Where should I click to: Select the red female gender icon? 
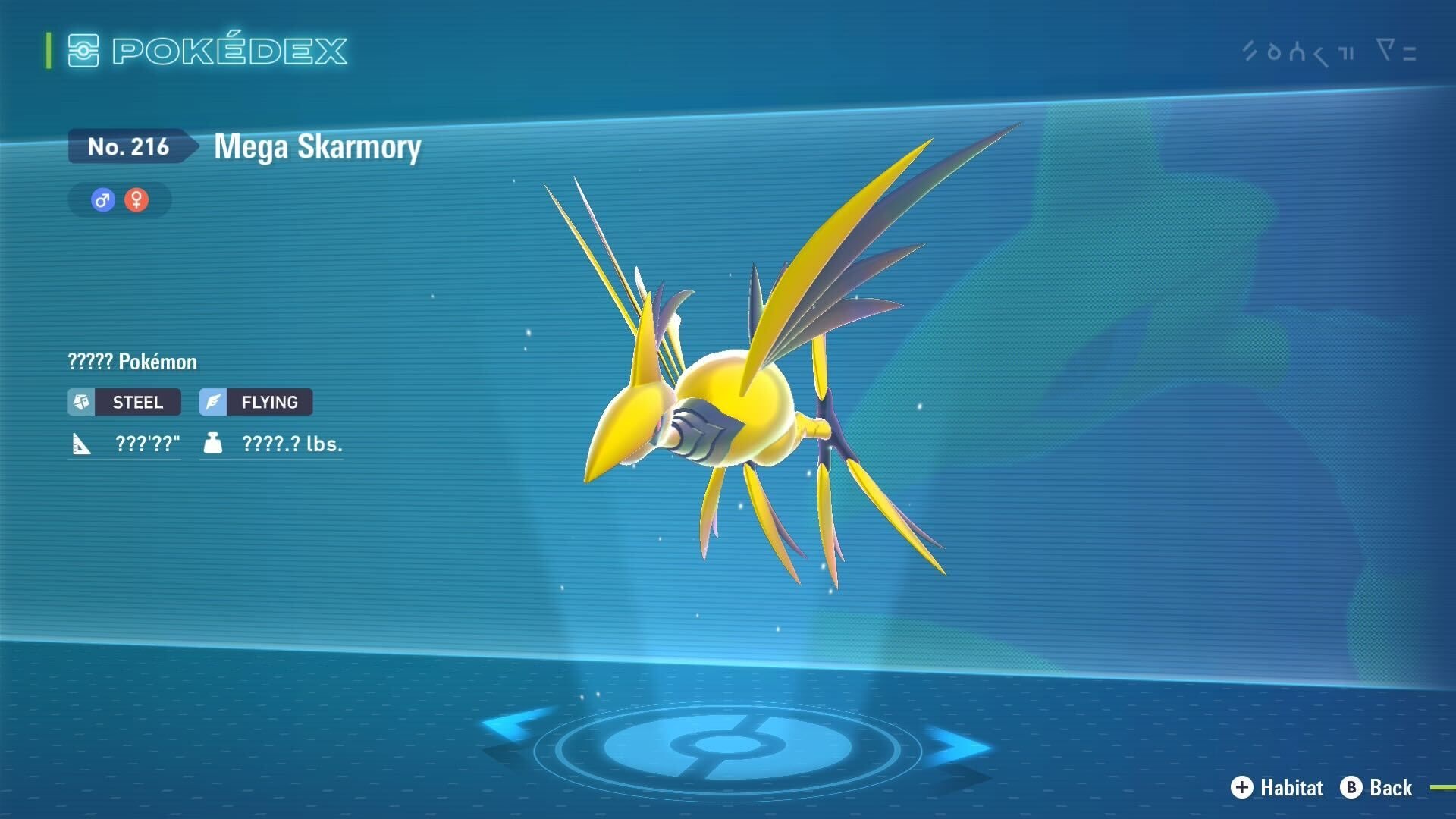point(136,200)
